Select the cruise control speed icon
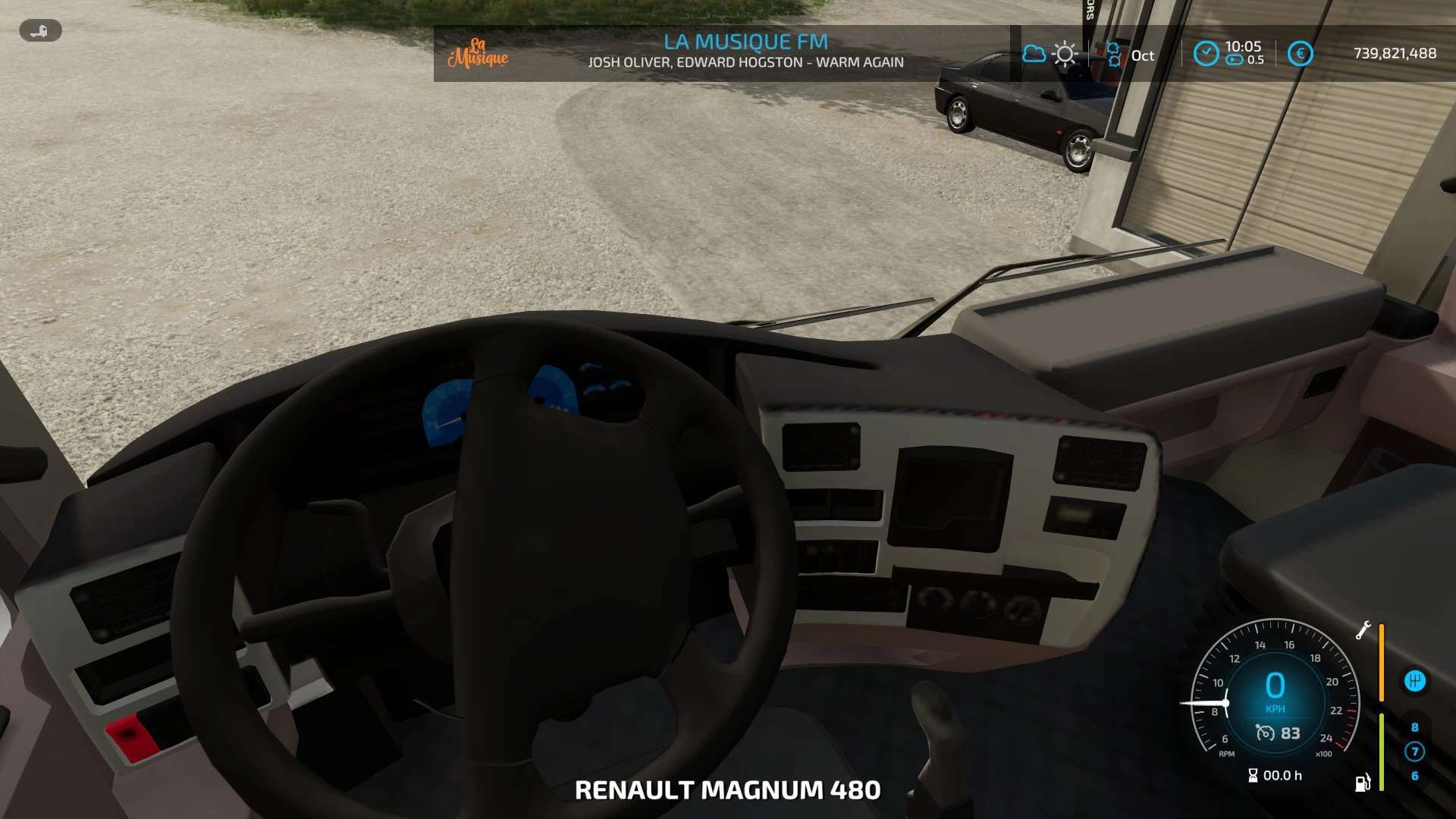1456x819 pixels. [1265, 733]
